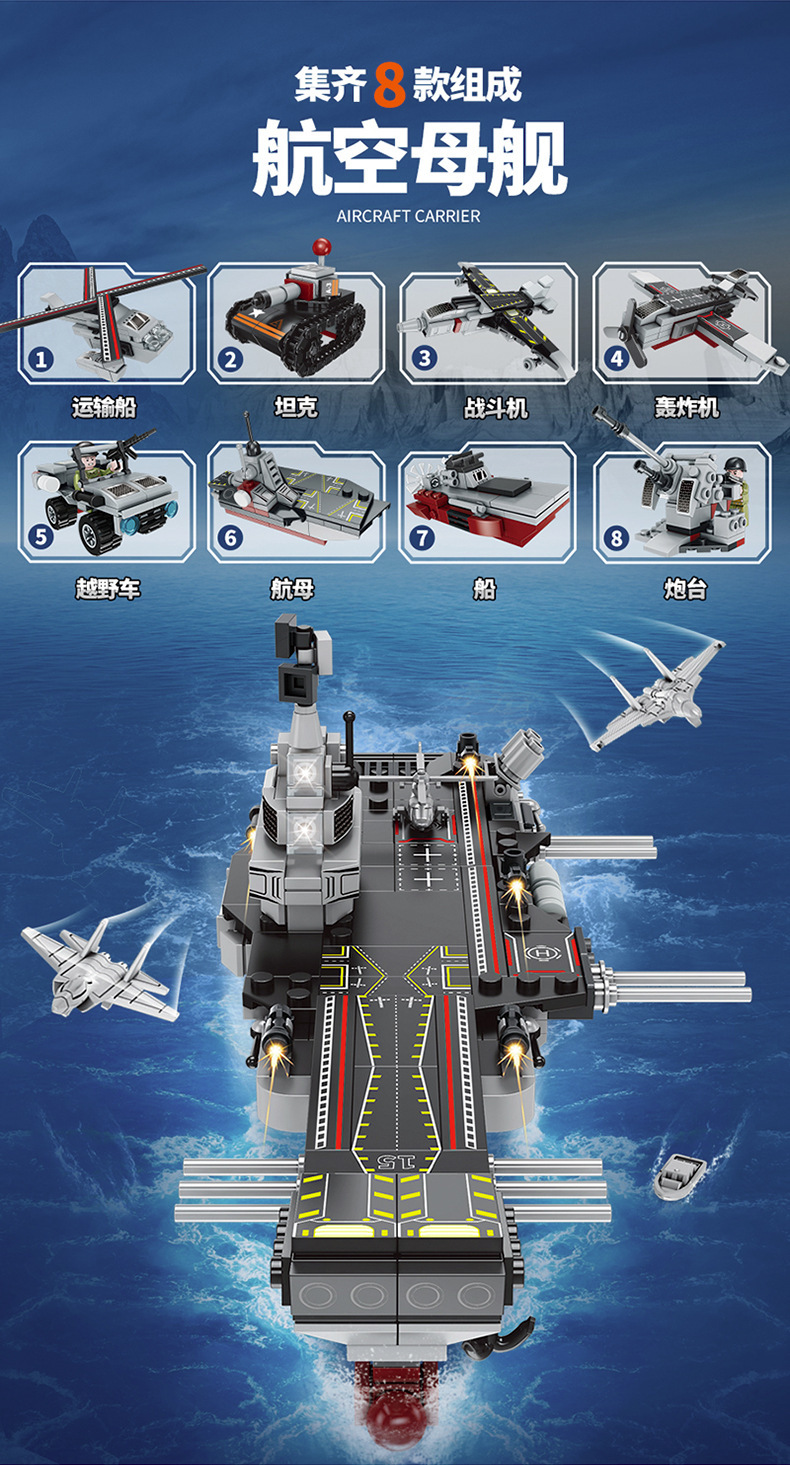Open the bomber plane thumbnail
This screenshot has height=1465, width=790.
[682, 324]
